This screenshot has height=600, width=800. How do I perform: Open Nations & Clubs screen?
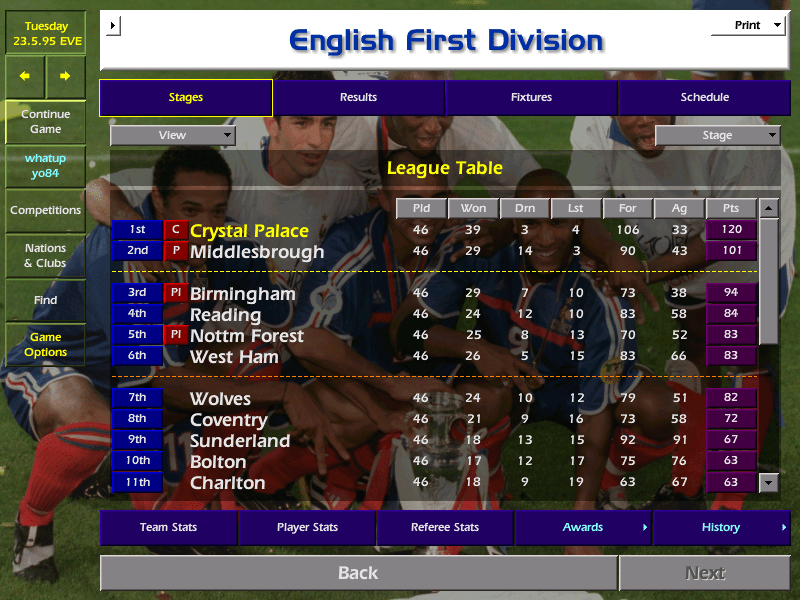tap(45, 255)
